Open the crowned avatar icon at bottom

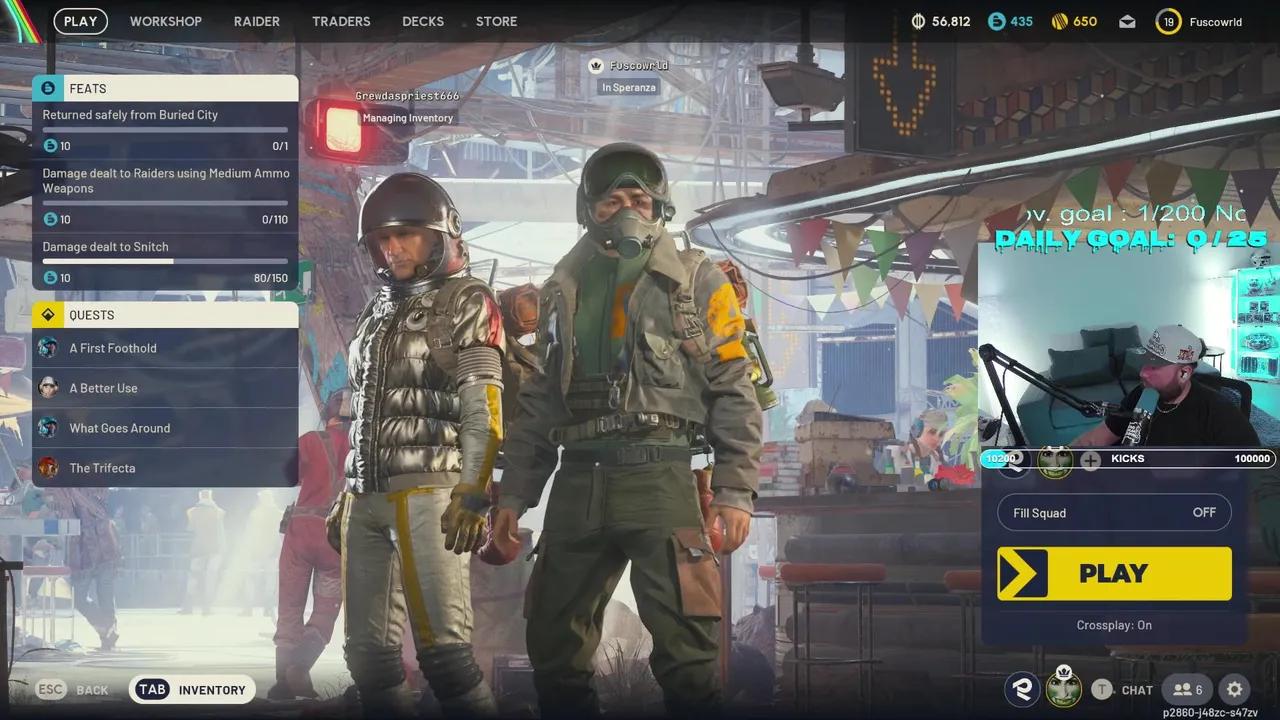tap(1063, 689)
